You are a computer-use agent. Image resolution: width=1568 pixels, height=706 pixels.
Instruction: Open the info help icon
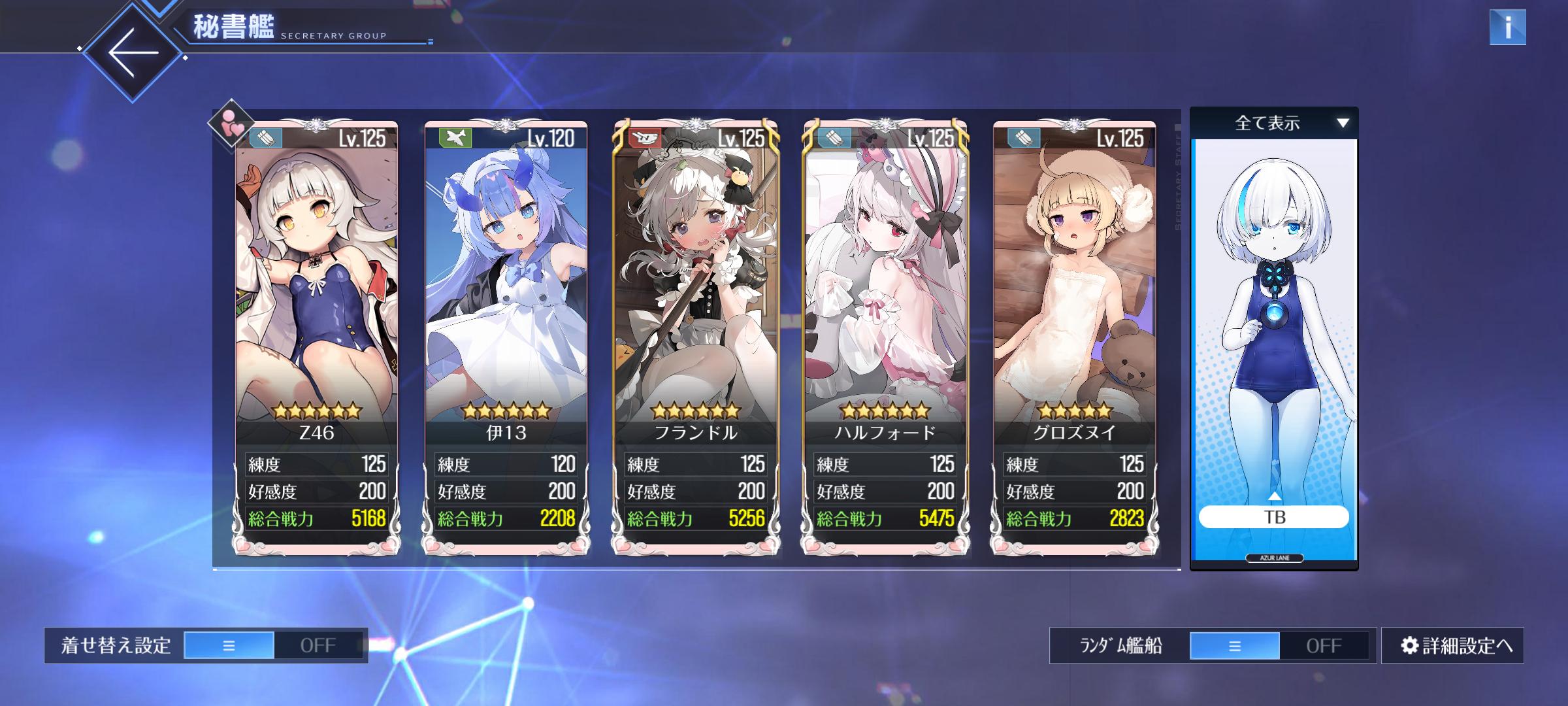point(1507,27)
